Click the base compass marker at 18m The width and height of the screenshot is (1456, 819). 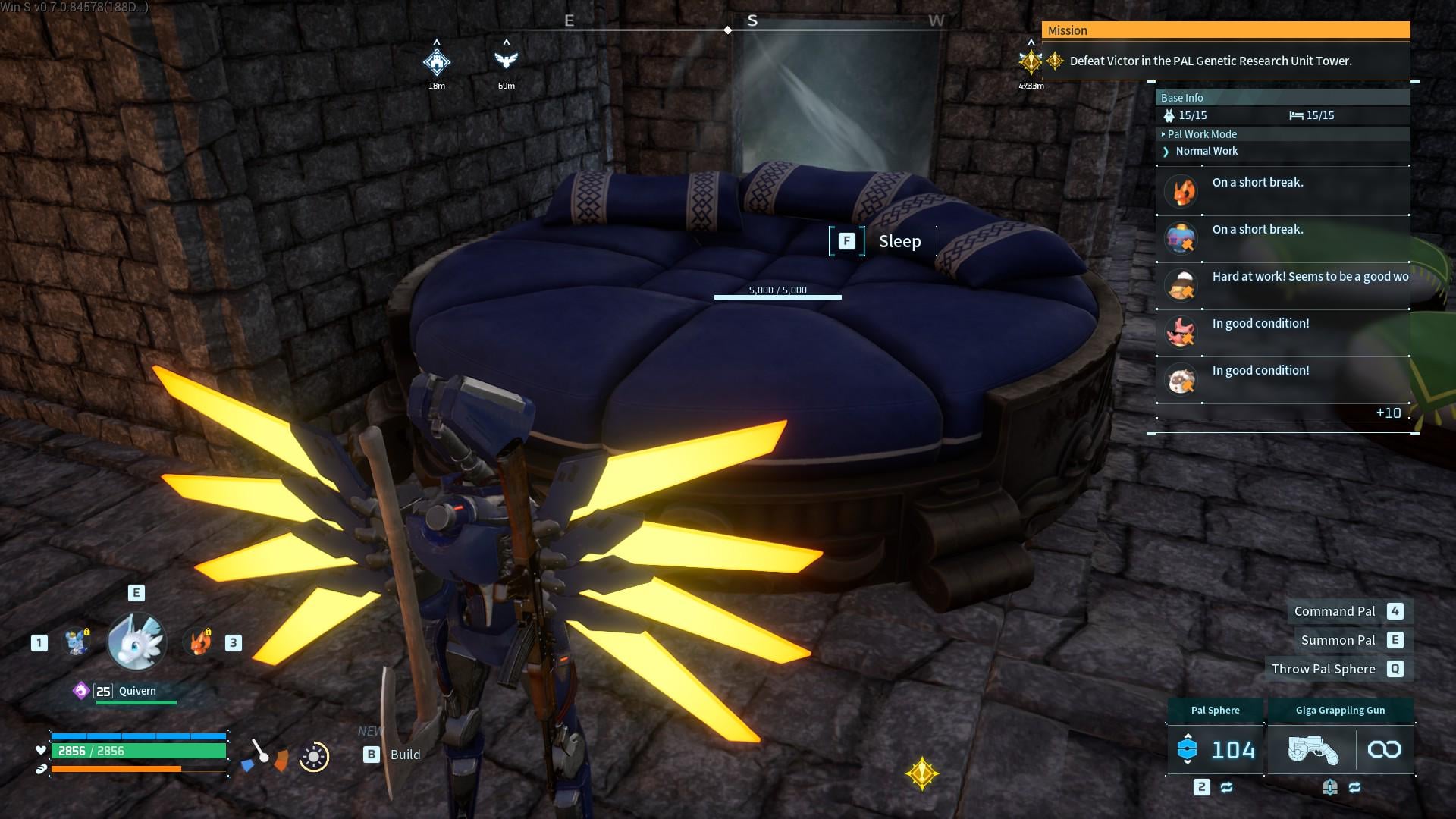coord(437,62)
